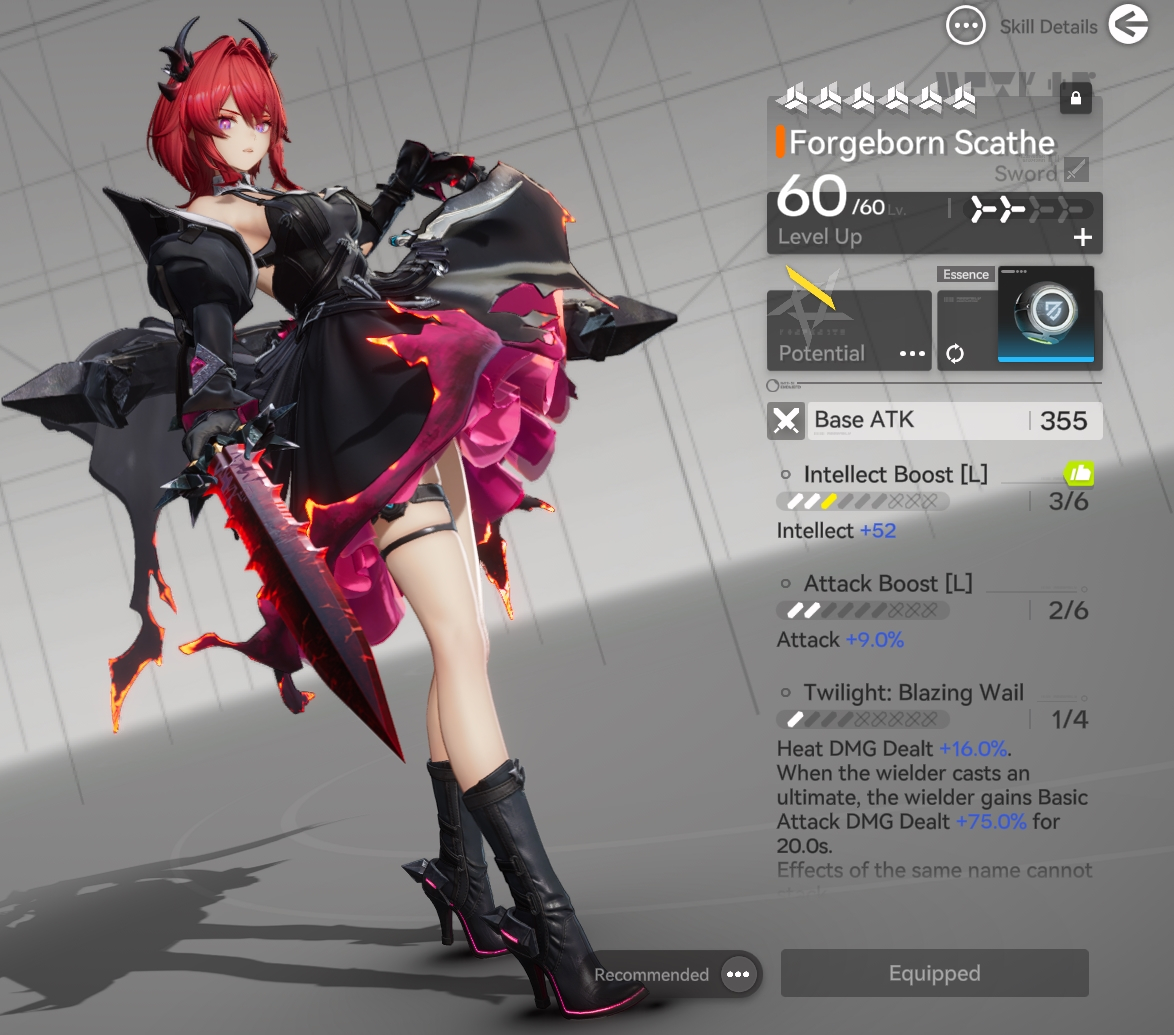The height and width of the screenshot is (1035, 1174).
Task: Select the Intellect Boost [L] skill row
Action: click(895, 475)
